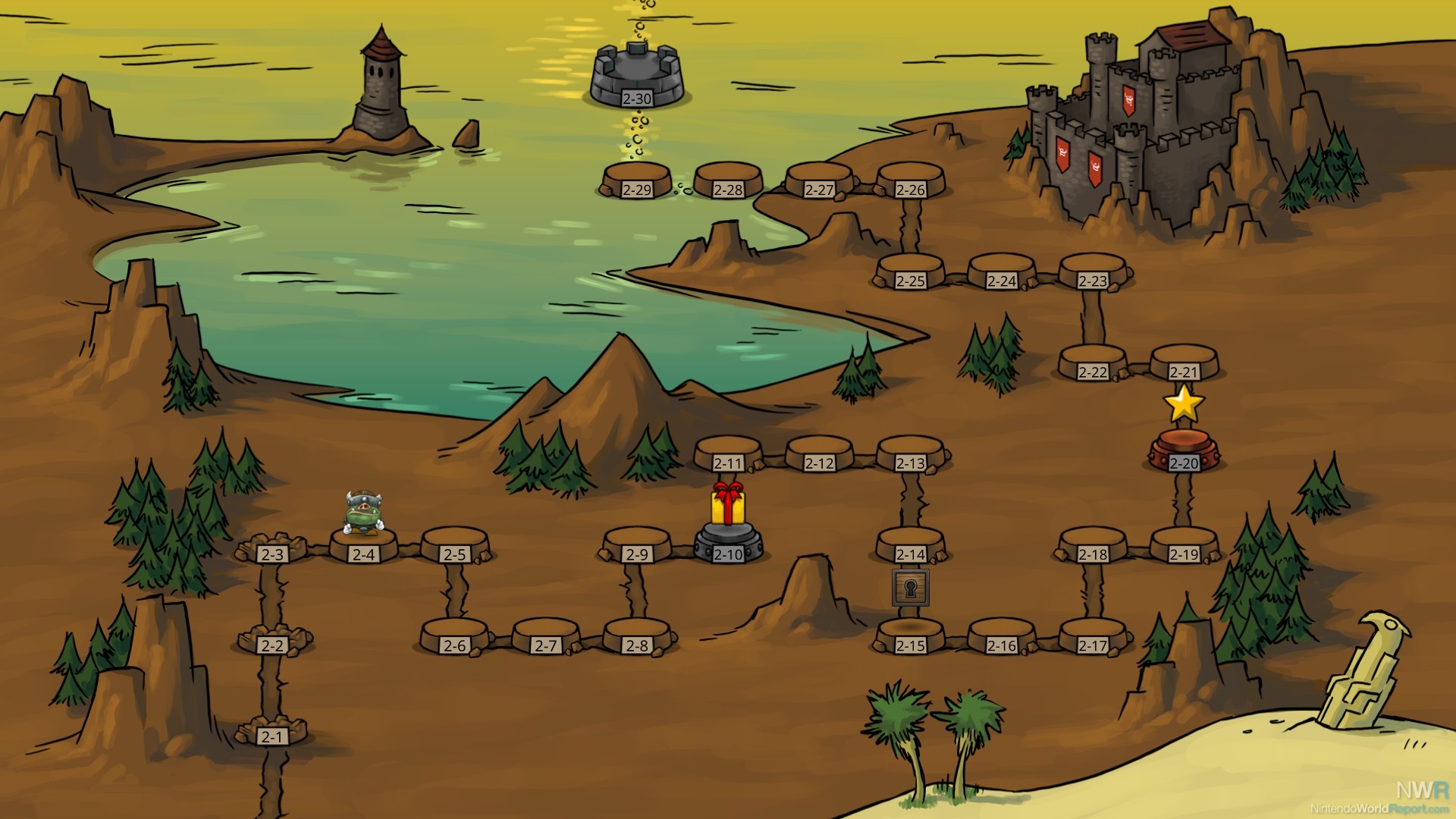This screenshot has width=1456, height=819.
Task: Click the locked keyhole block
Action: (910, 588)
